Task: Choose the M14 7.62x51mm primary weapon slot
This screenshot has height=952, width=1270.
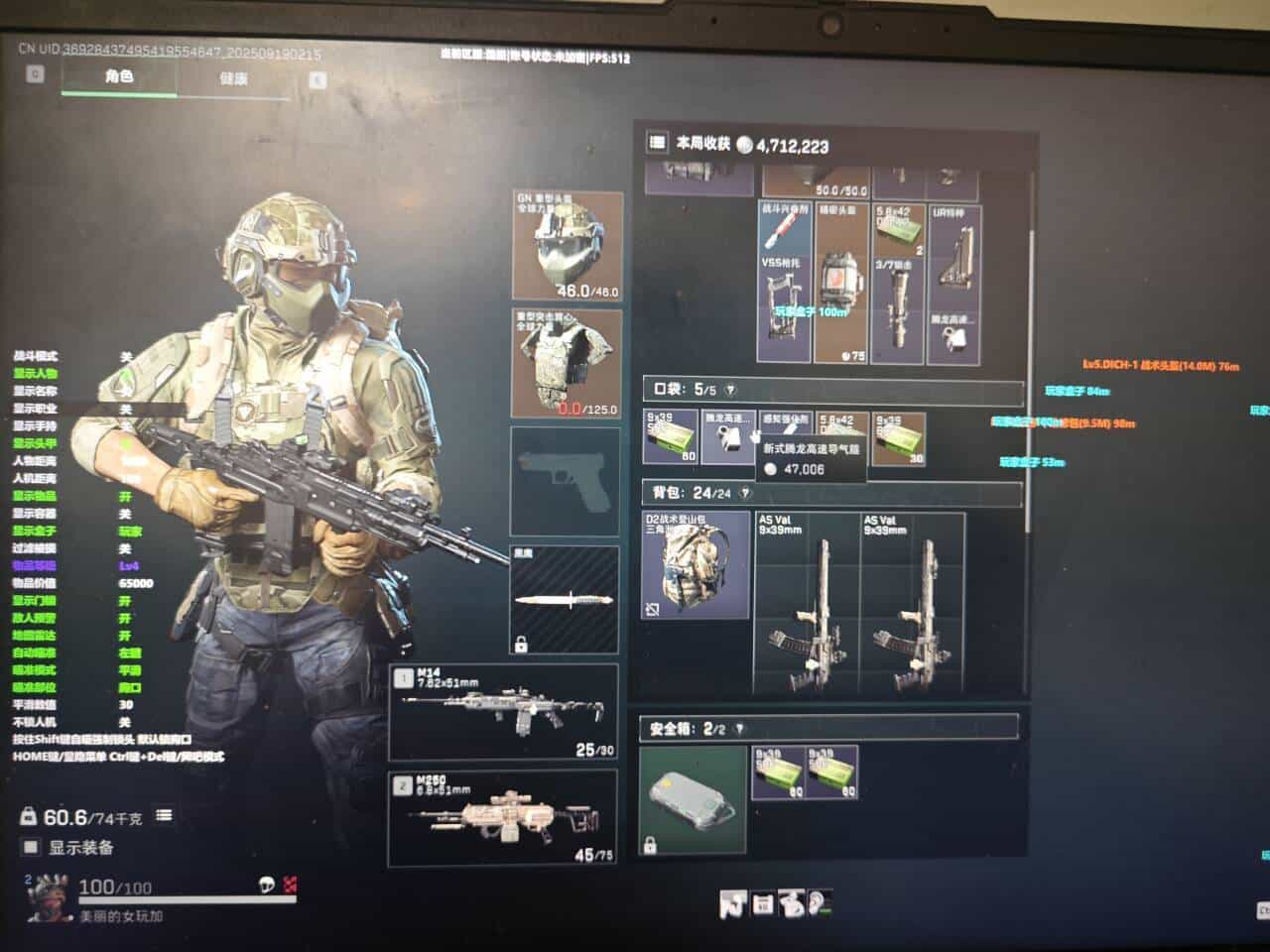Action: (504, 712)
